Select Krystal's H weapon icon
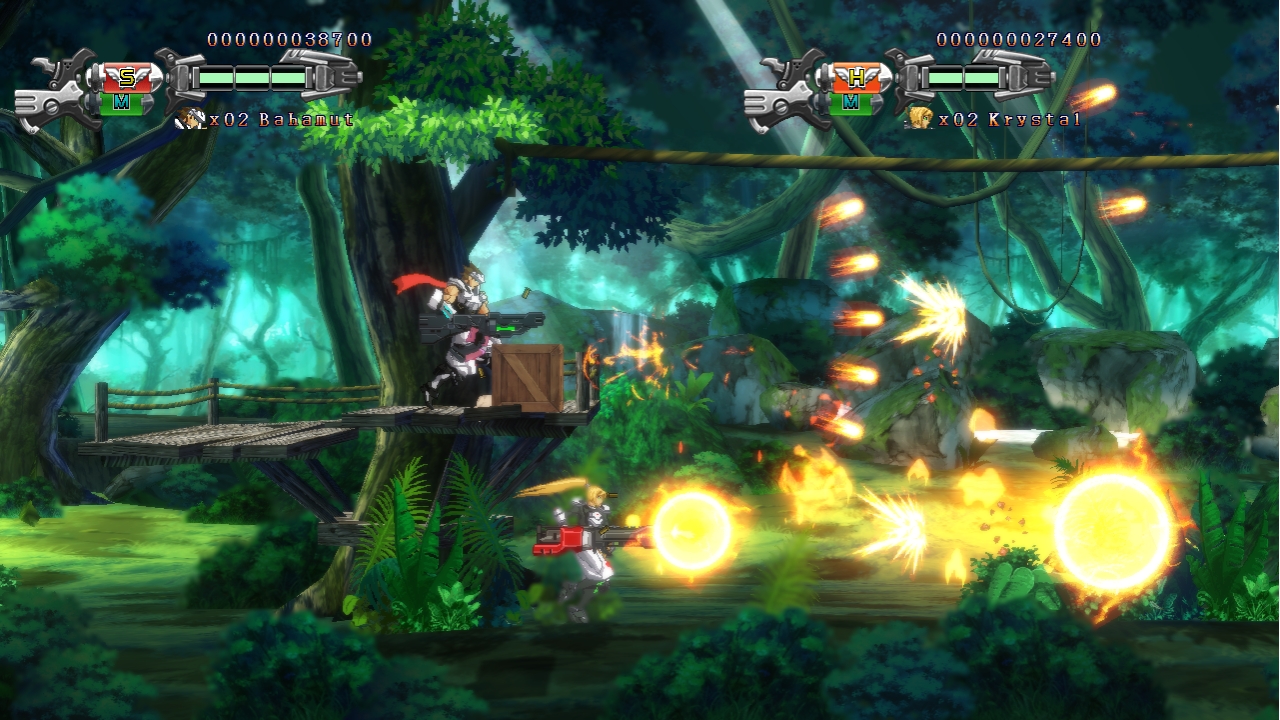 tap(856, 77)
